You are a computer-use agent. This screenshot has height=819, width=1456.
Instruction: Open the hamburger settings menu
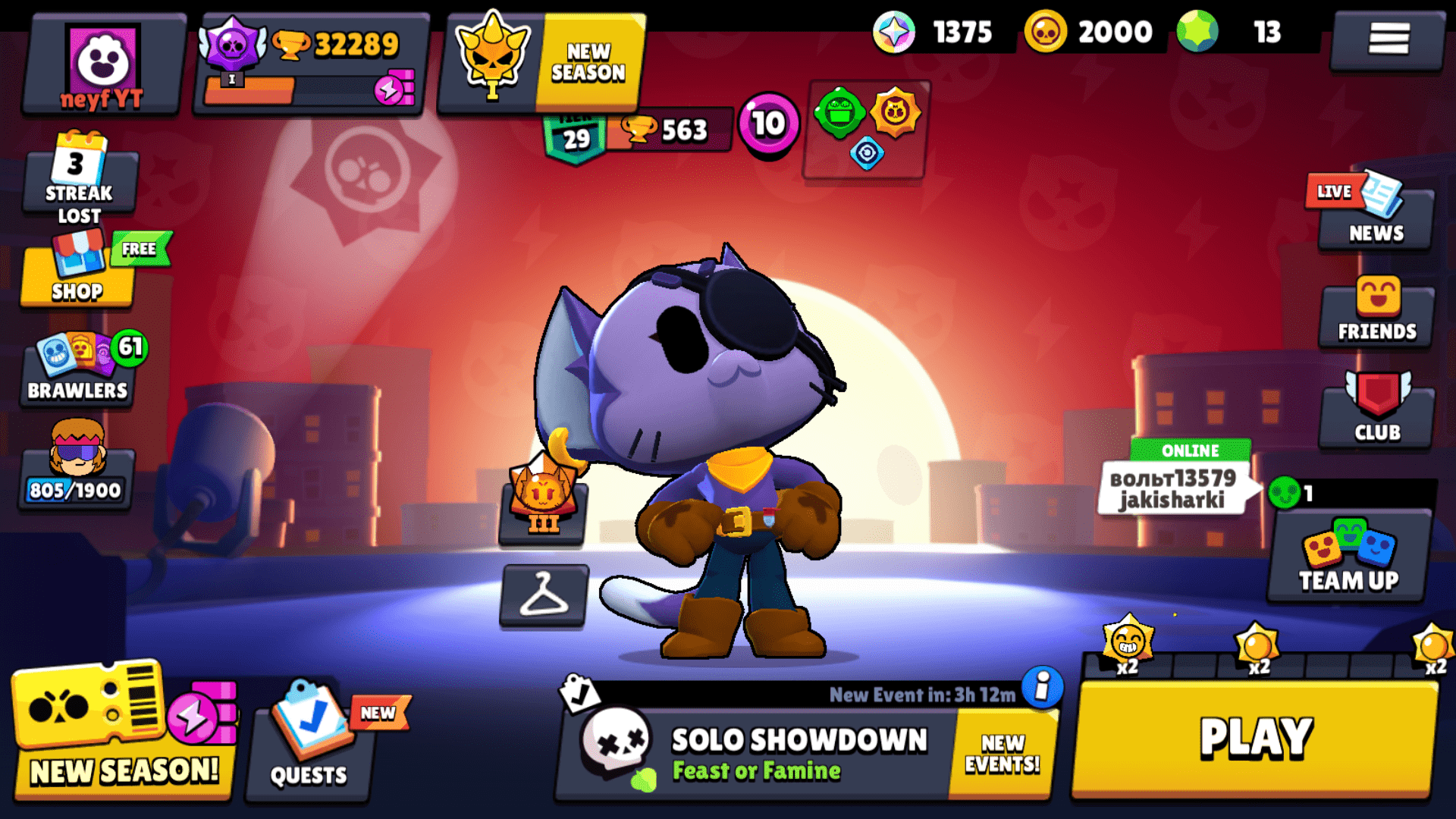click(x=1388, y=43)
